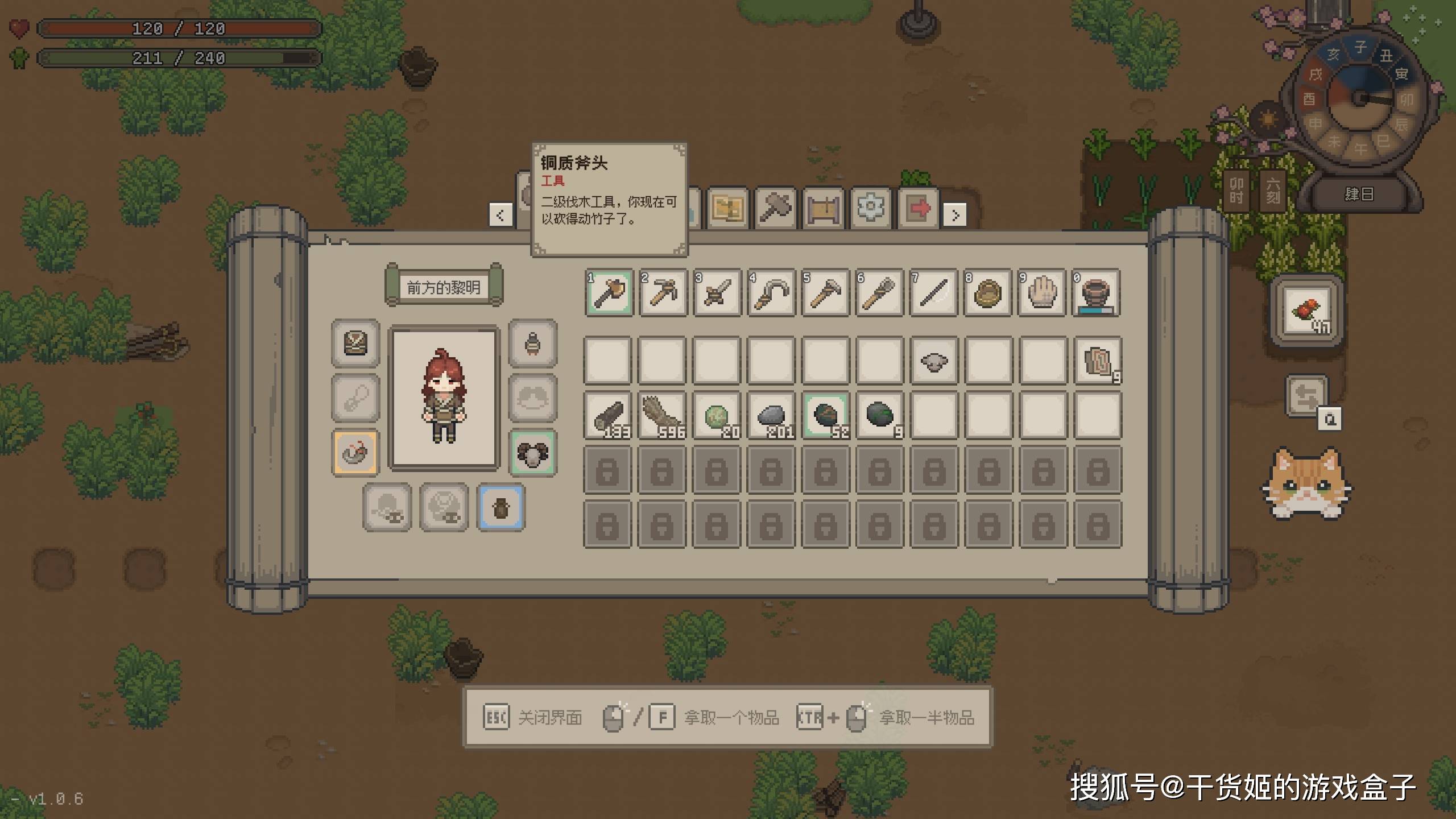Open the map tab

727,209
